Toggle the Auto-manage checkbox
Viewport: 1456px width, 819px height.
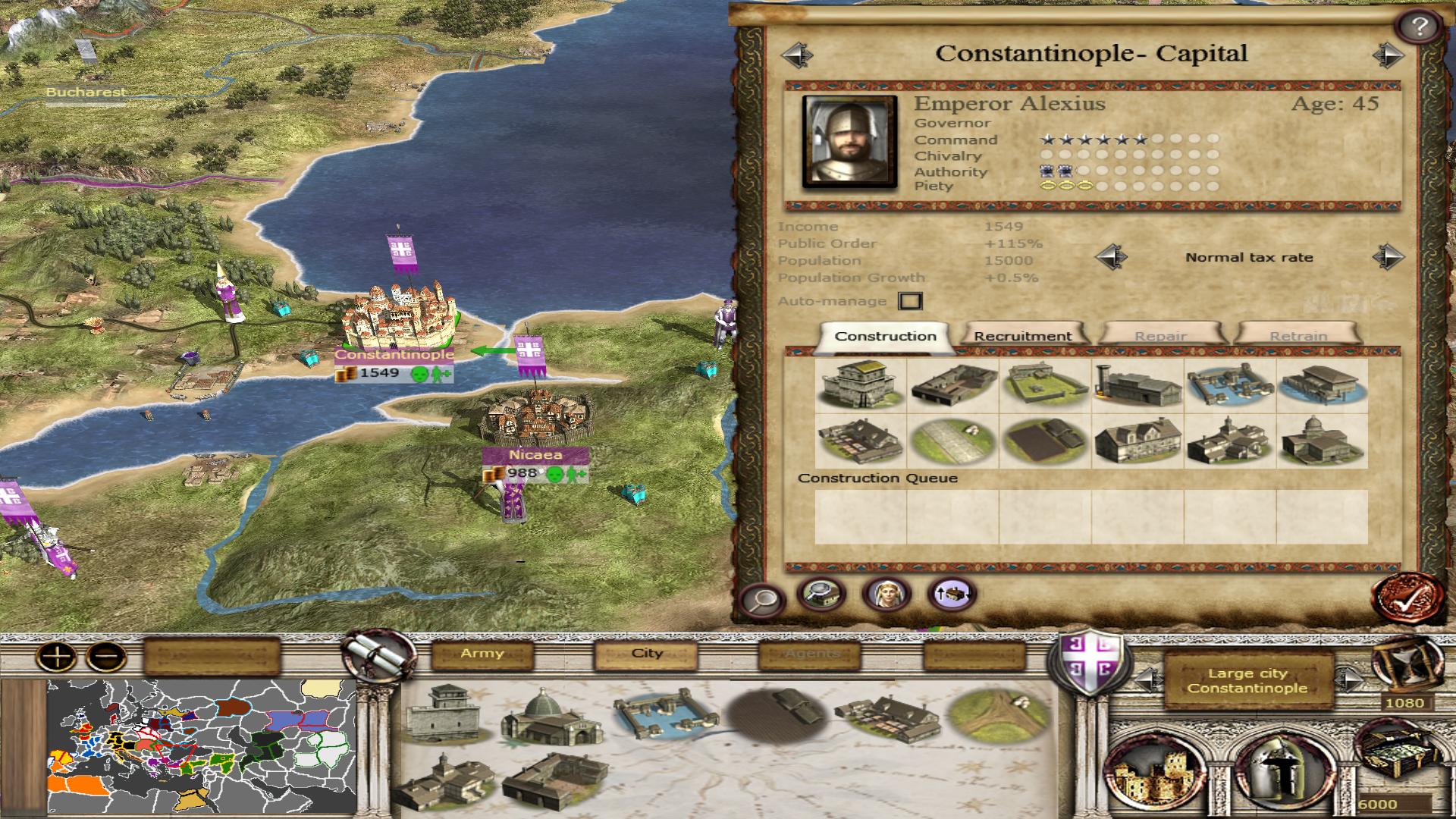pyautogui.click(x=910, y=301)
